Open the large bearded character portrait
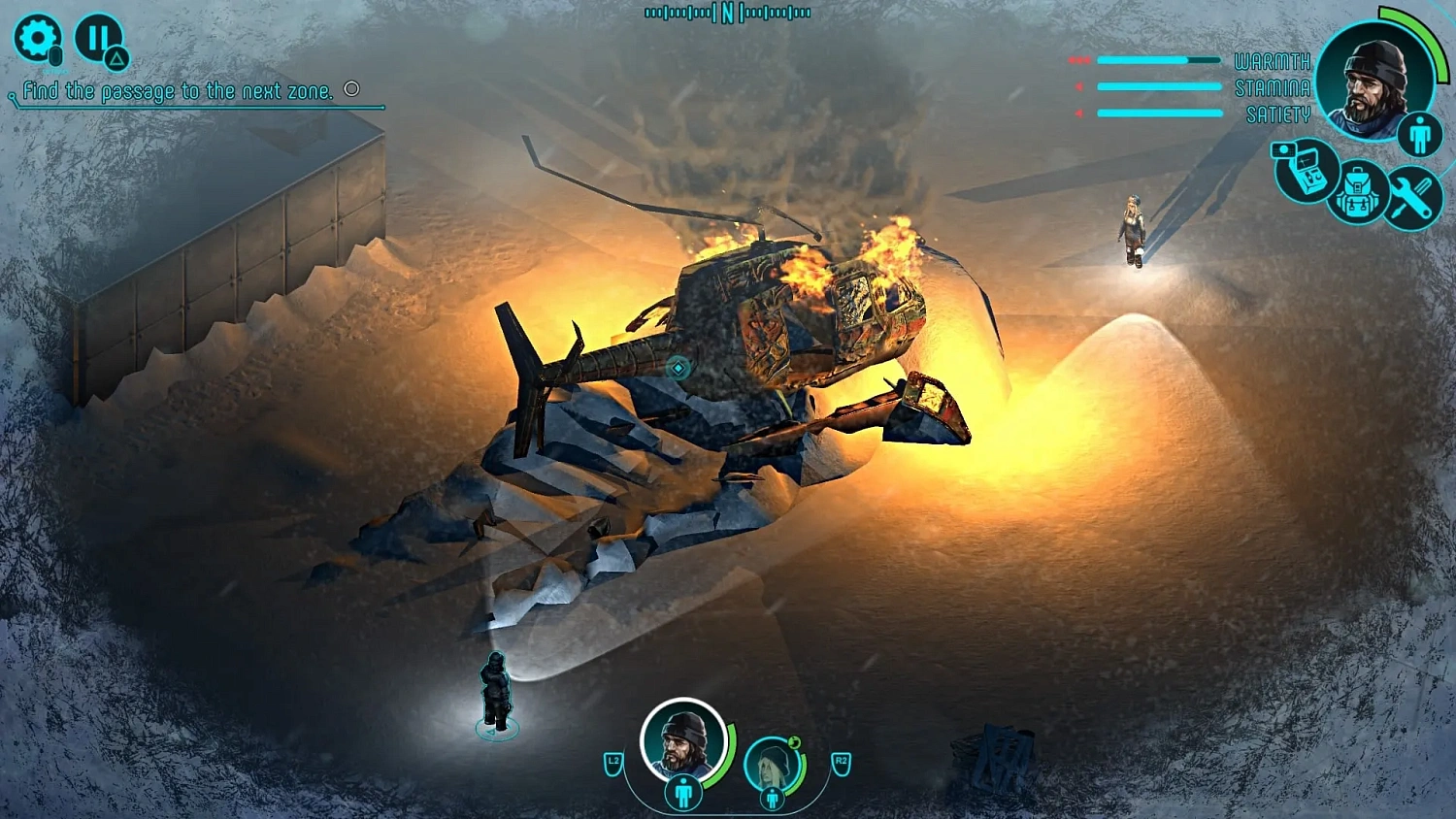The height and width of the screenshot is (819, 1456). 1373,80
